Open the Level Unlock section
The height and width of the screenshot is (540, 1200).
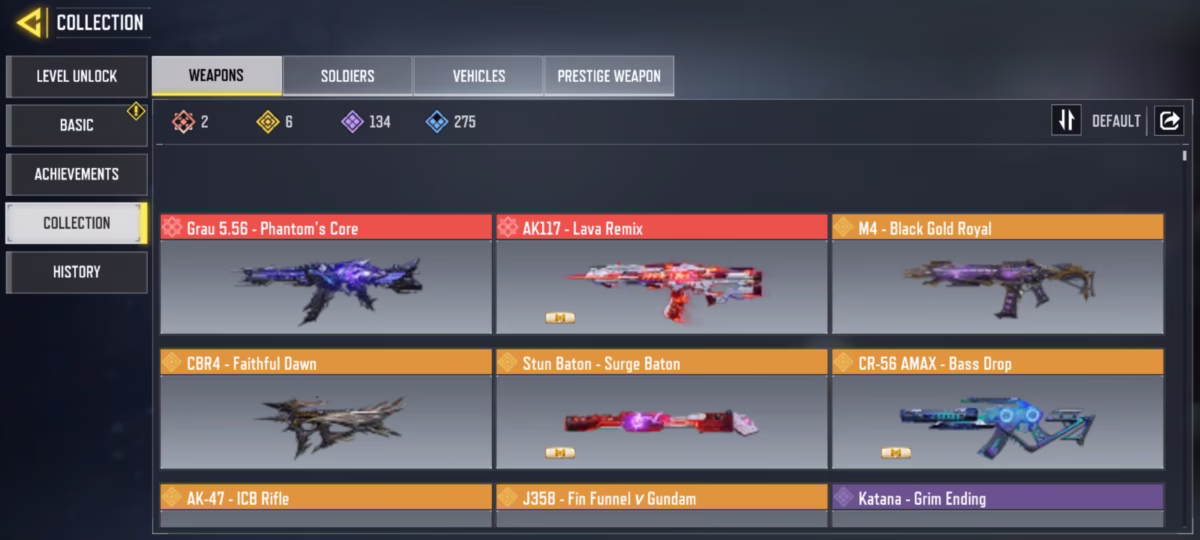(x=77, y=76)
